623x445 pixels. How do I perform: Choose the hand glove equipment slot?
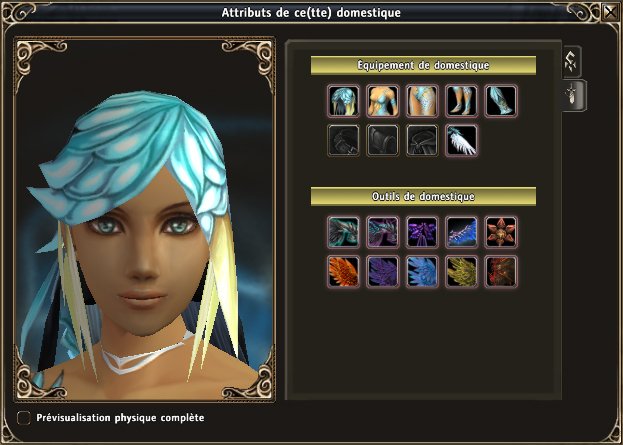click(421, 101)
